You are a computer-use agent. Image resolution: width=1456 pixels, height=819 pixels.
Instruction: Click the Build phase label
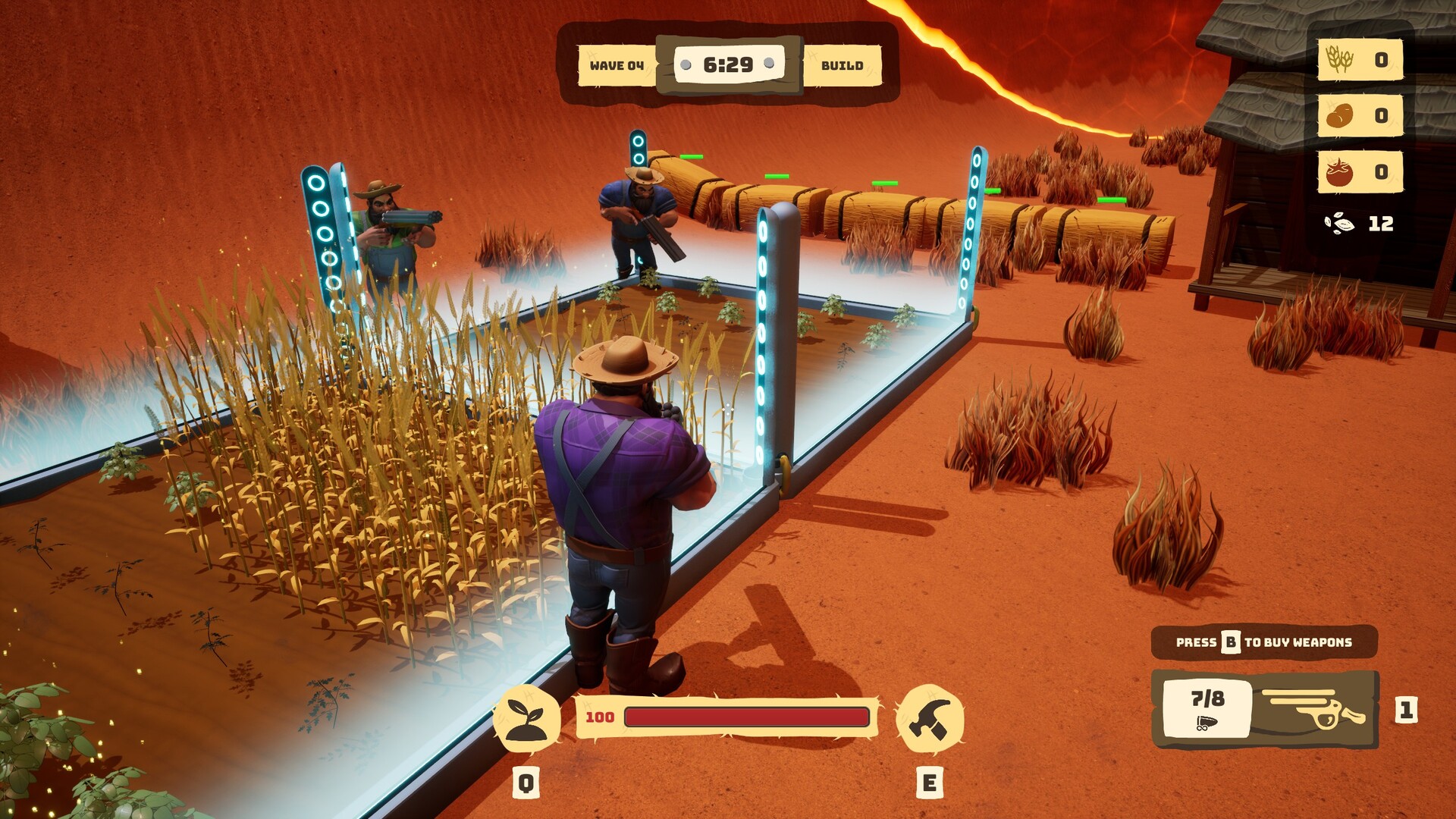pos(842,66)
